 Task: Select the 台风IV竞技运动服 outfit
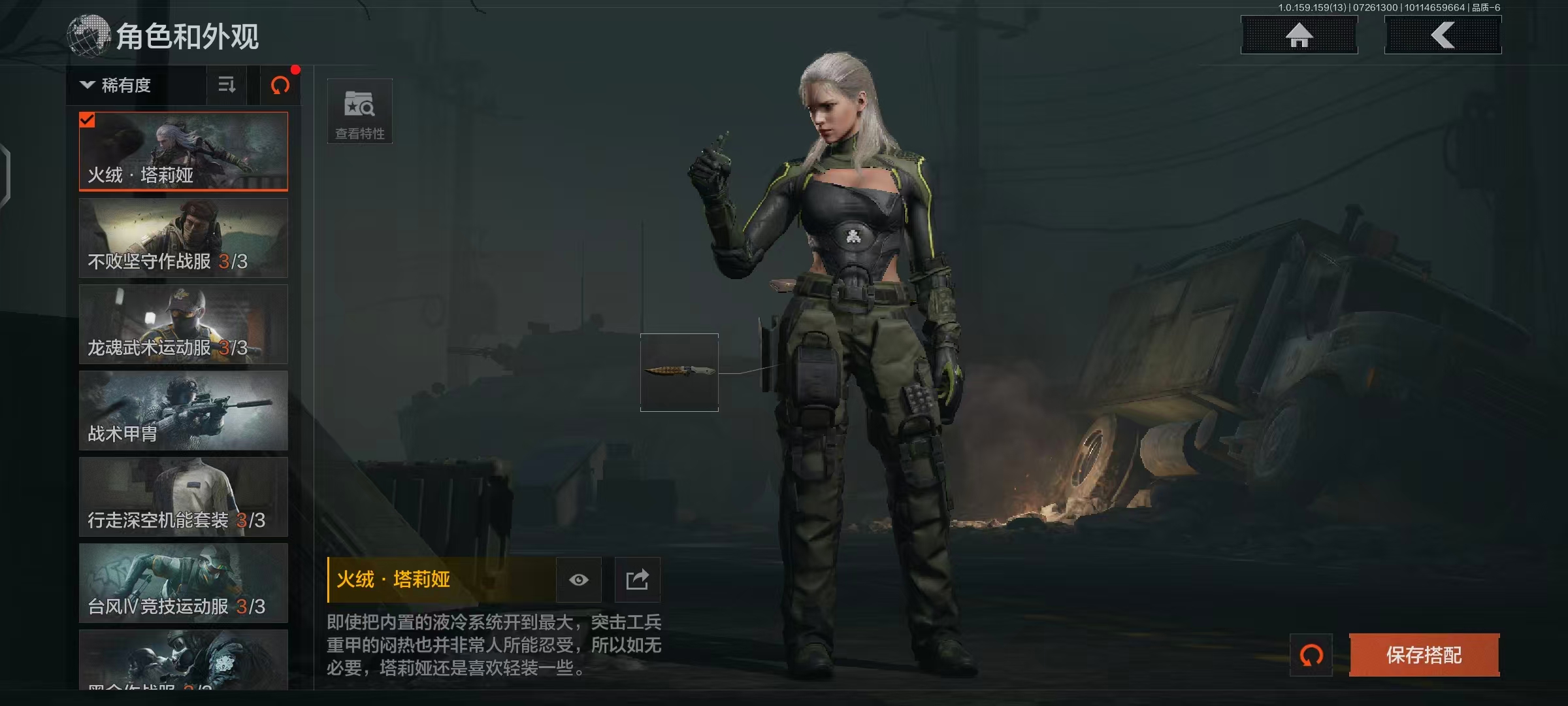click(184, 583)
